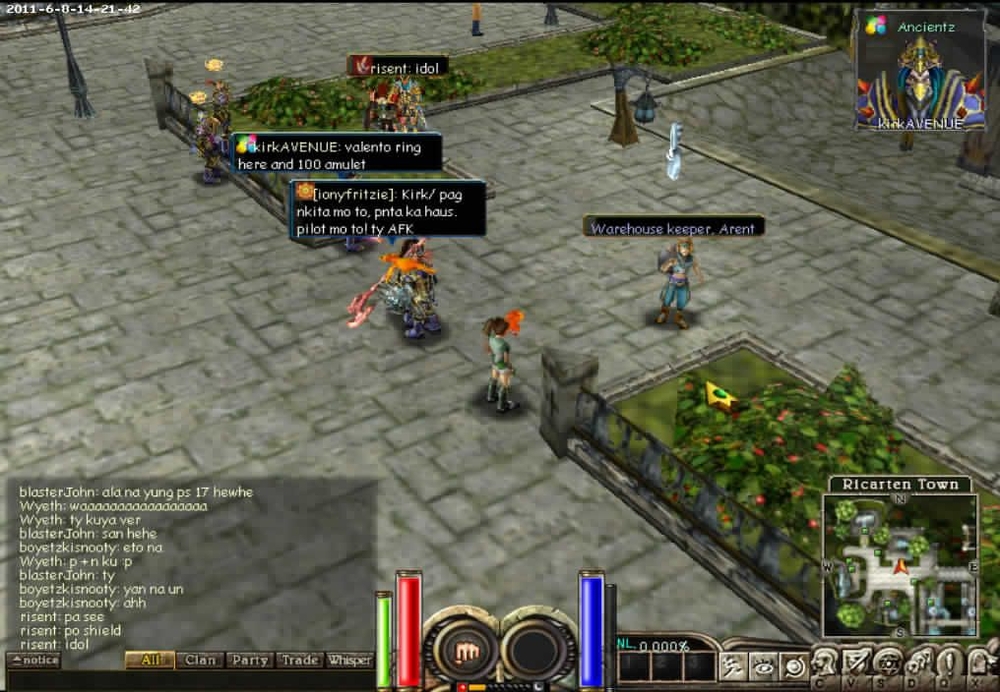Click the Ricarten Town minimap
Viewport: 1000px width, 692px height.
point(901,565)
